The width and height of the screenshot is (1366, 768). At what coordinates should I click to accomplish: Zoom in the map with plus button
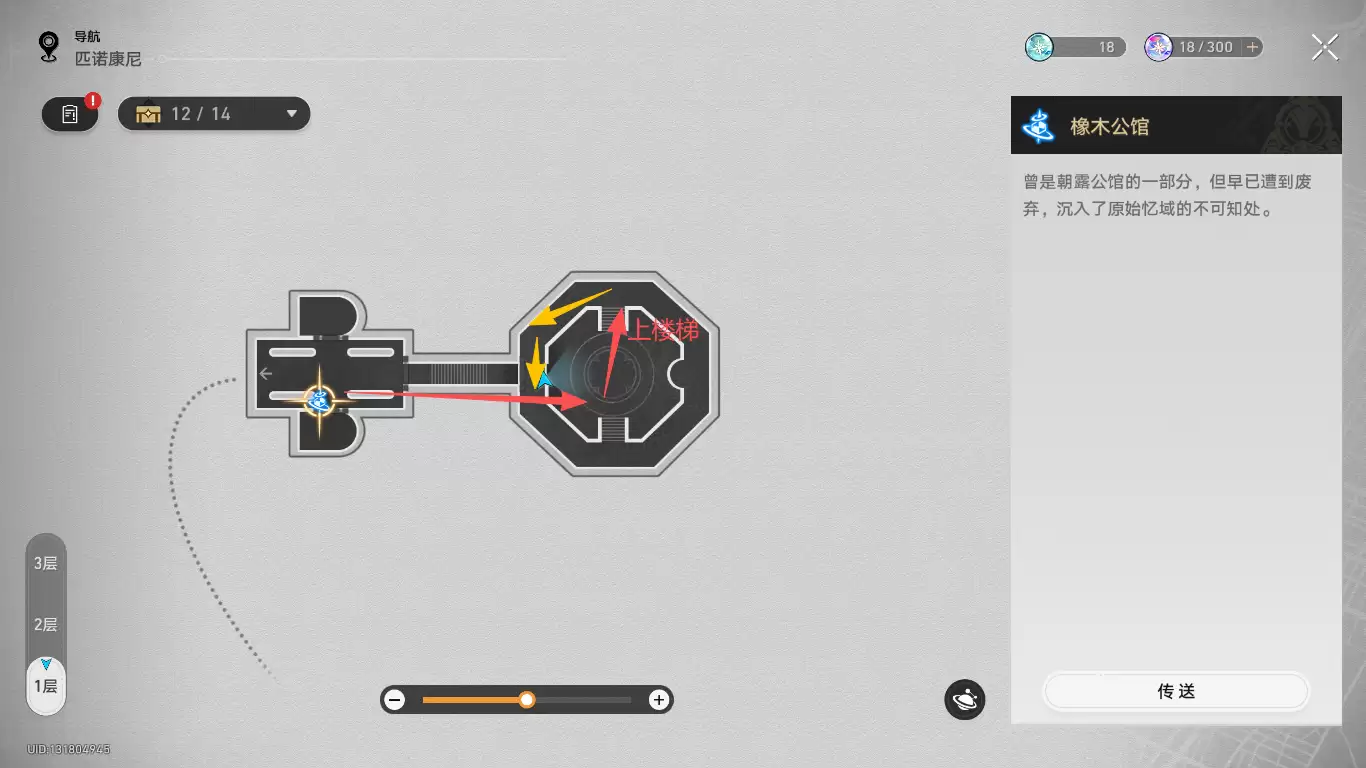658,700
